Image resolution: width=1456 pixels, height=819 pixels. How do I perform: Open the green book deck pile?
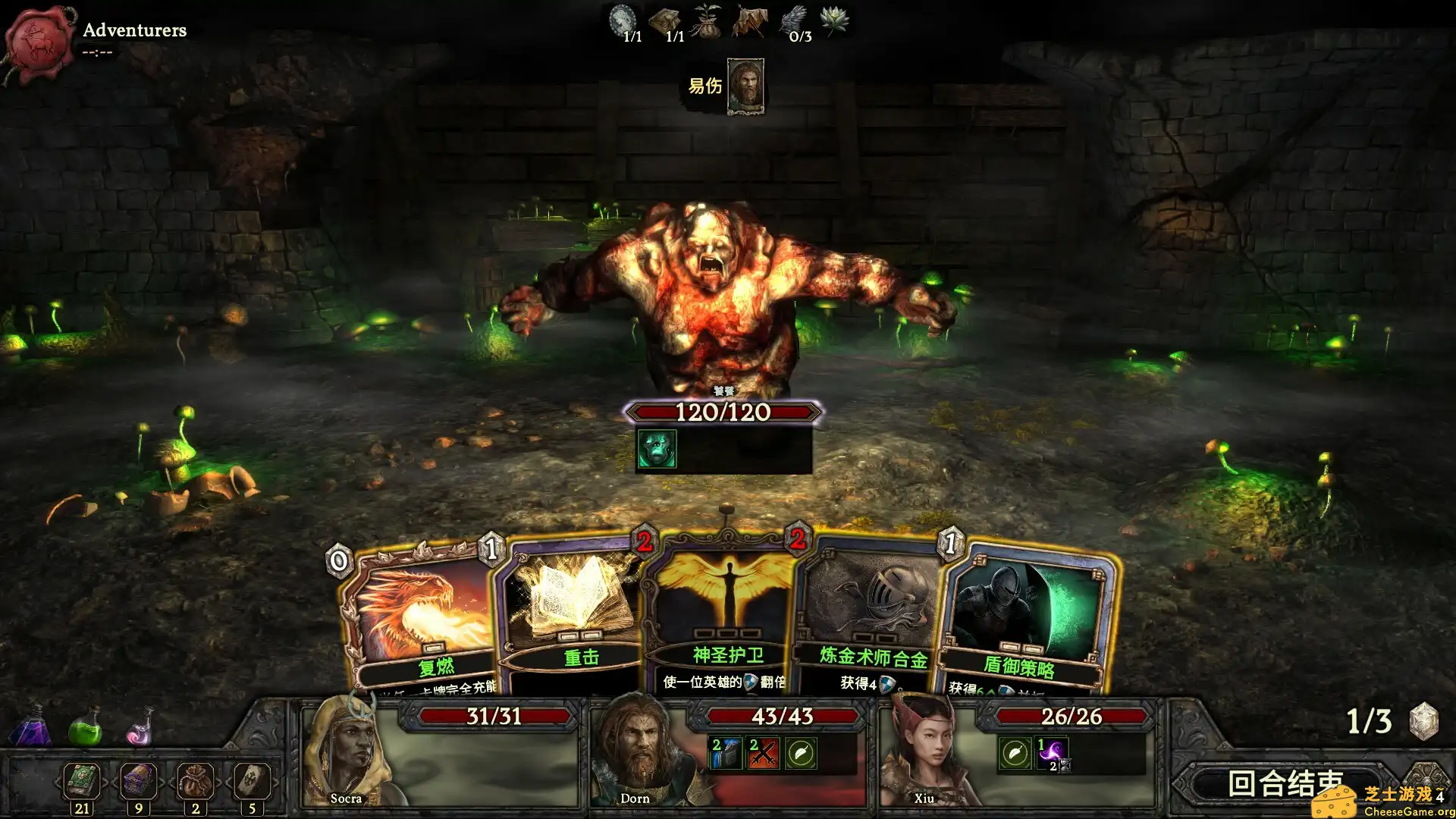[x=82, y=780]
